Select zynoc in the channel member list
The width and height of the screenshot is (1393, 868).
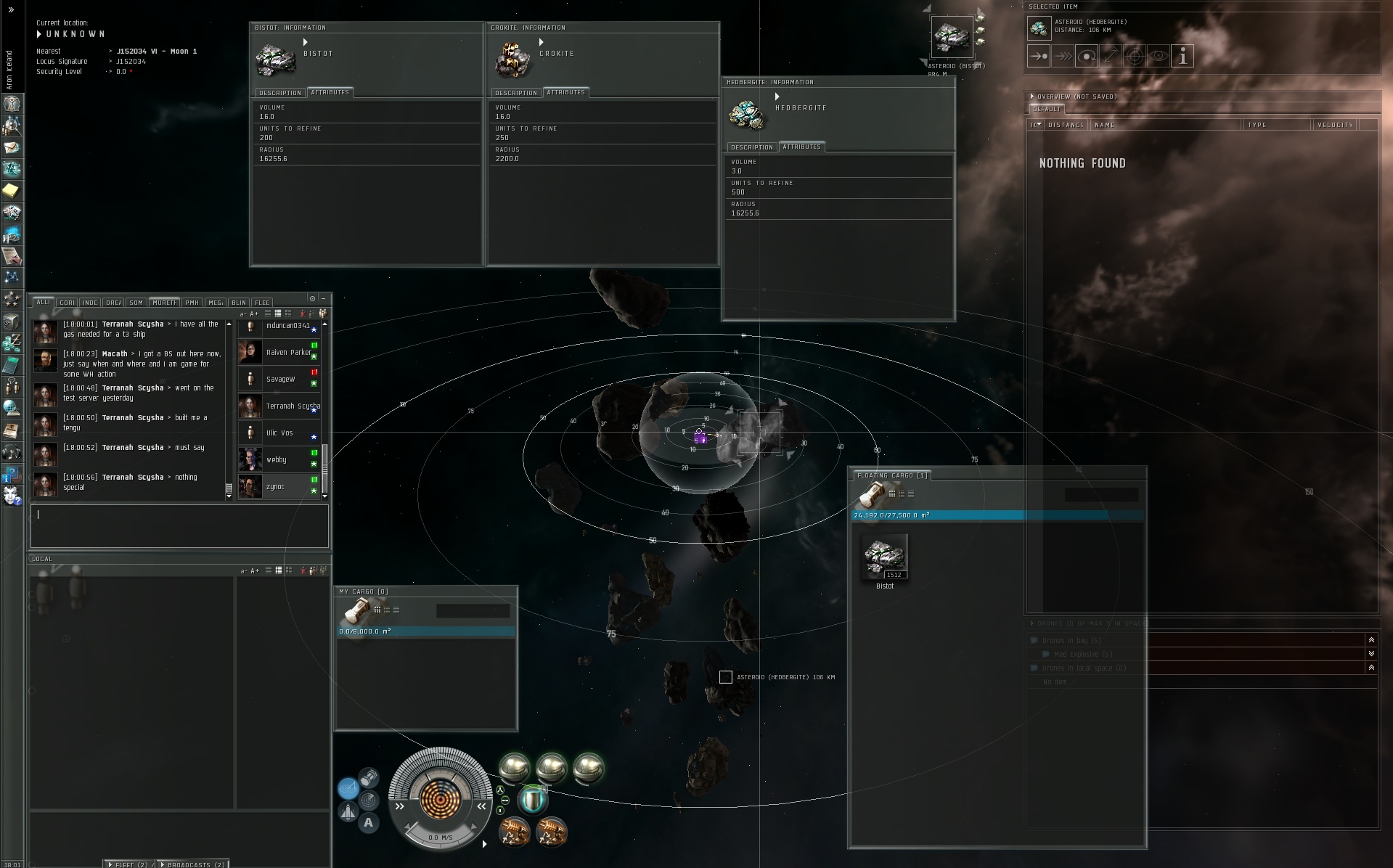(x=275, y=487)
